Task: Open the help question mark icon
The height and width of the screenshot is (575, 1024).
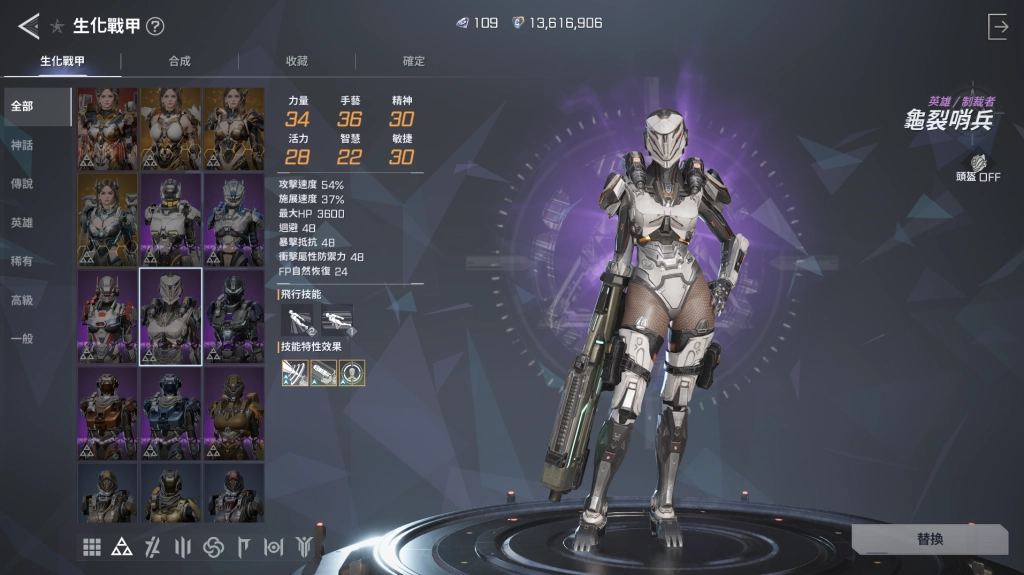Action: (x=155, y=27)
